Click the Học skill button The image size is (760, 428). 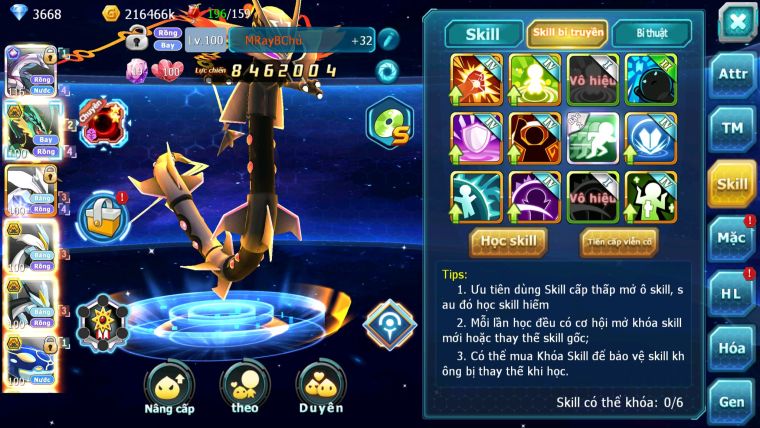click(509, 241)
